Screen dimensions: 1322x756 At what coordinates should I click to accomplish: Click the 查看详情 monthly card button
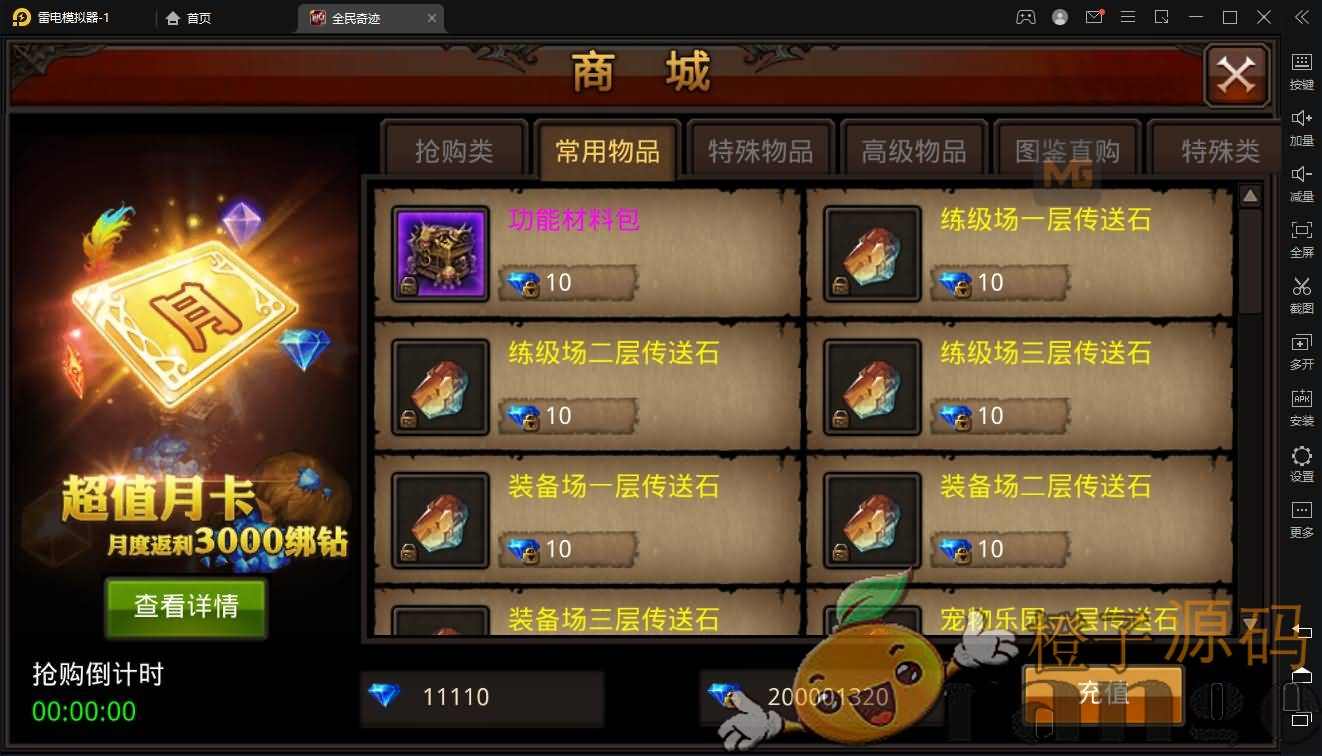coord(186,607)
